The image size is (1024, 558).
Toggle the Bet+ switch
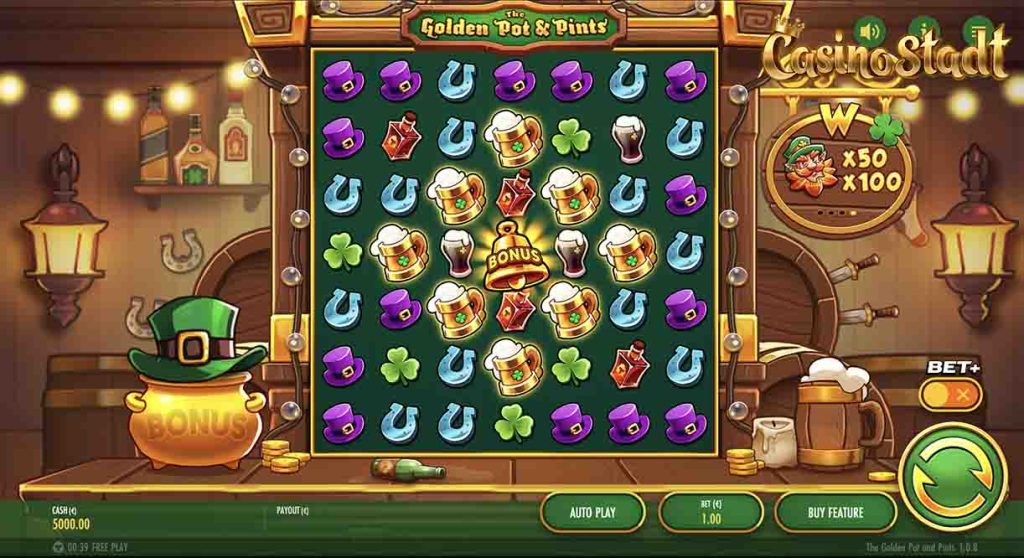click(x=950, y=394)
